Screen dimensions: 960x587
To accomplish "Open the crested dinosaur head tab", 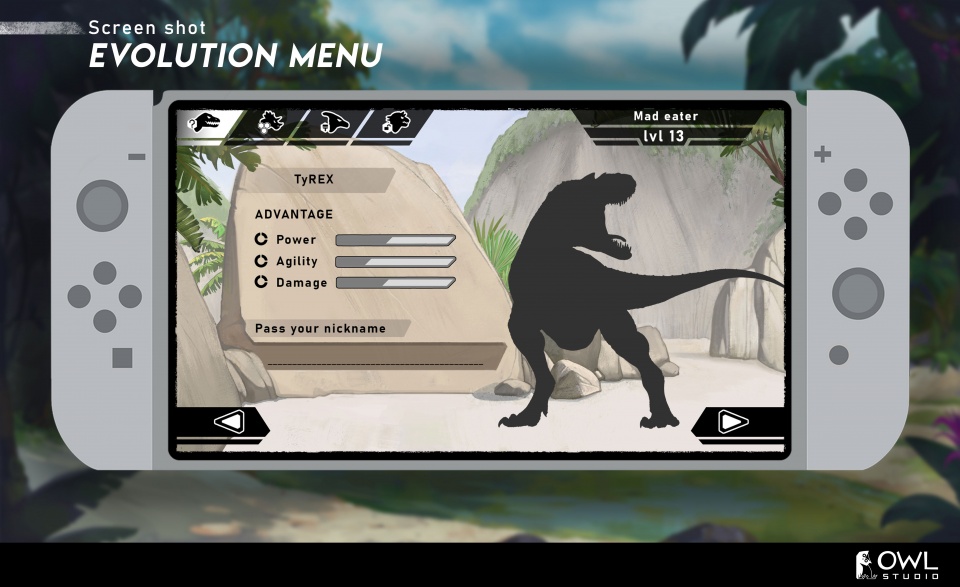I will tap(335, 123).
